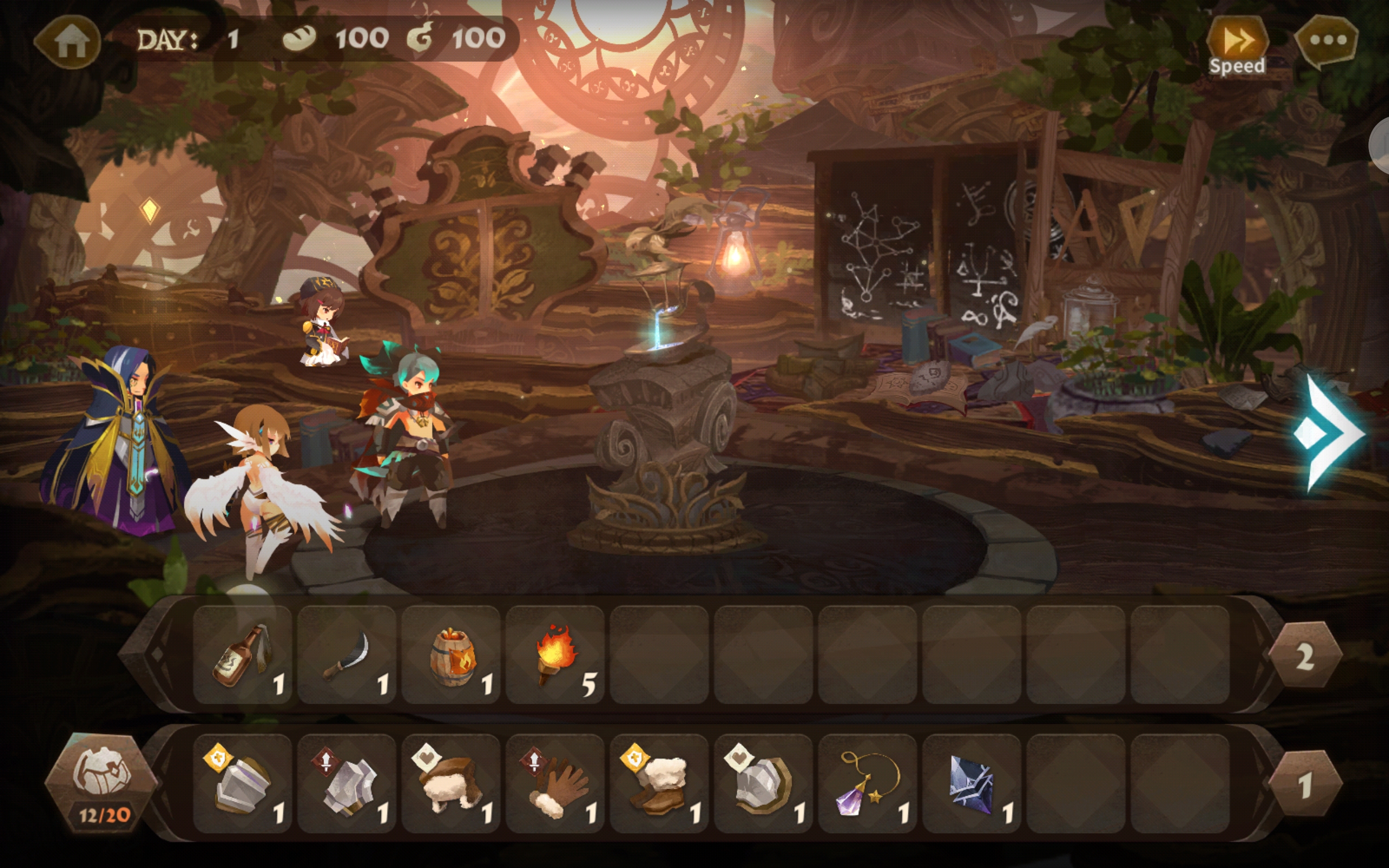Pick the round silver shield
1389x868 pixels.
point(763,783)
